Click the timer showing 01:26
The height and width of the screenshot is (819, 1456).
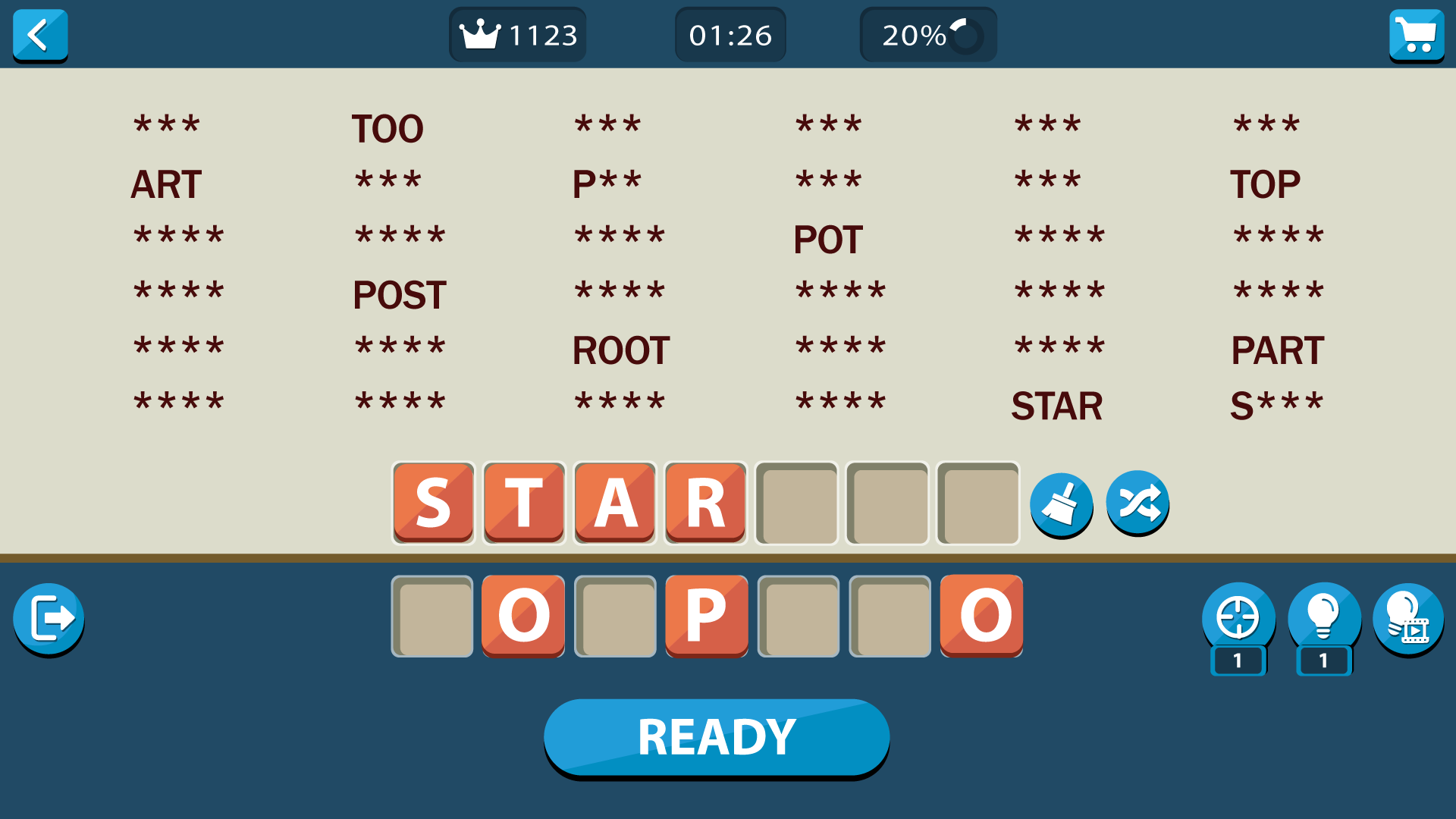click(730, 34)
